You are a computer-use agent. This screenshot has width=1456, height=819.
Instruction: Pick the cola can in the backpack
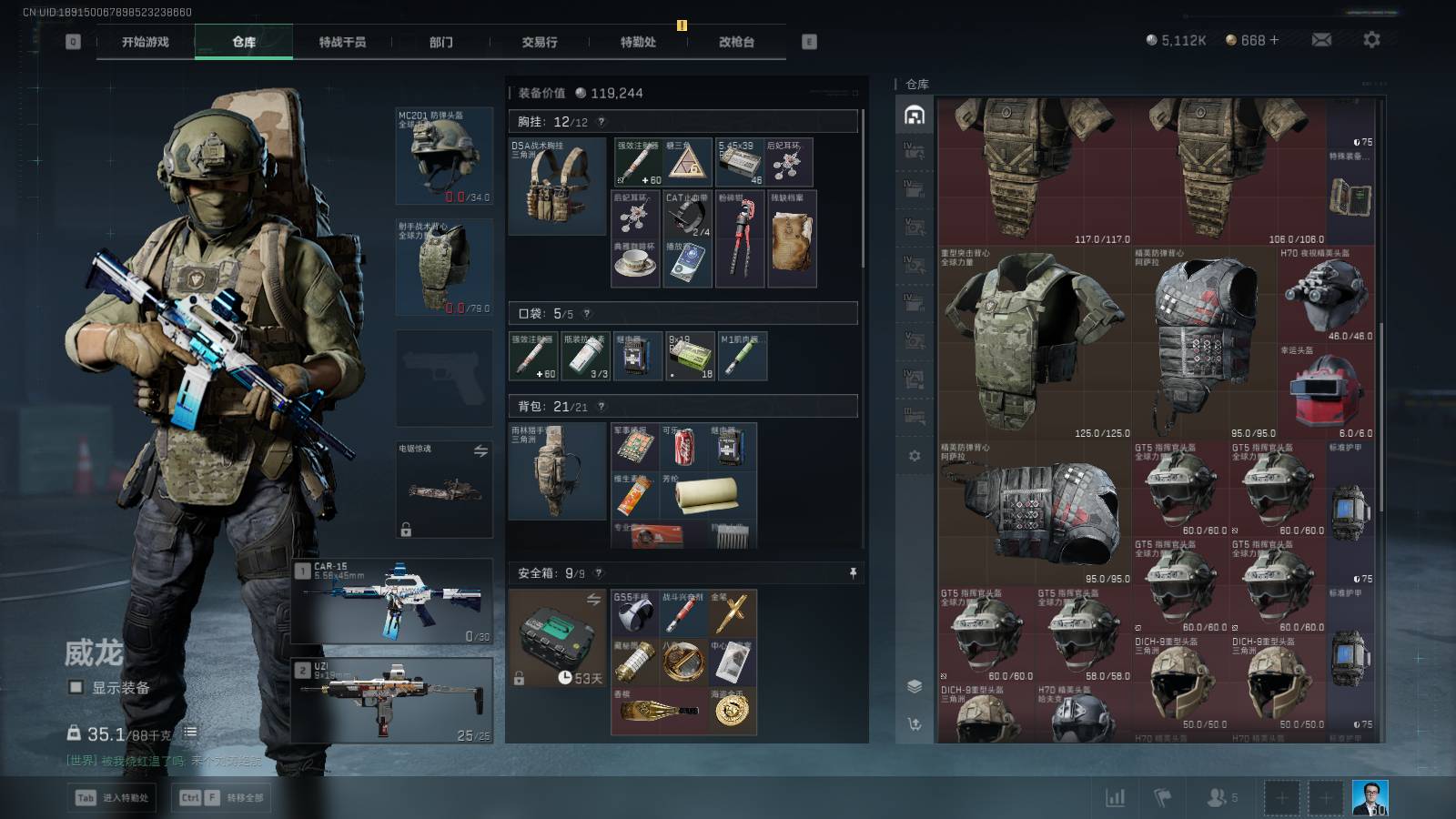pyautogui.click(x=683, y=446)
